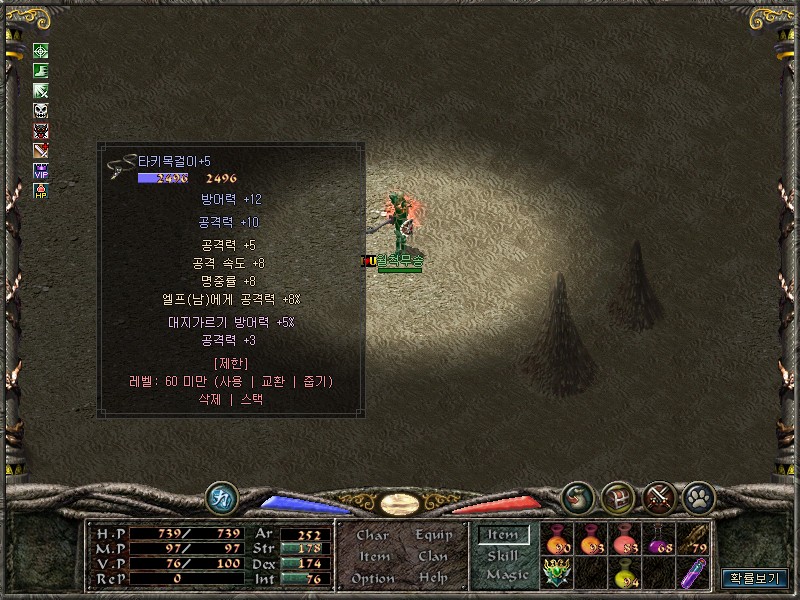800x600 pixels.
Task: Click the round green serpent button
Action: (x=577, y=496)
